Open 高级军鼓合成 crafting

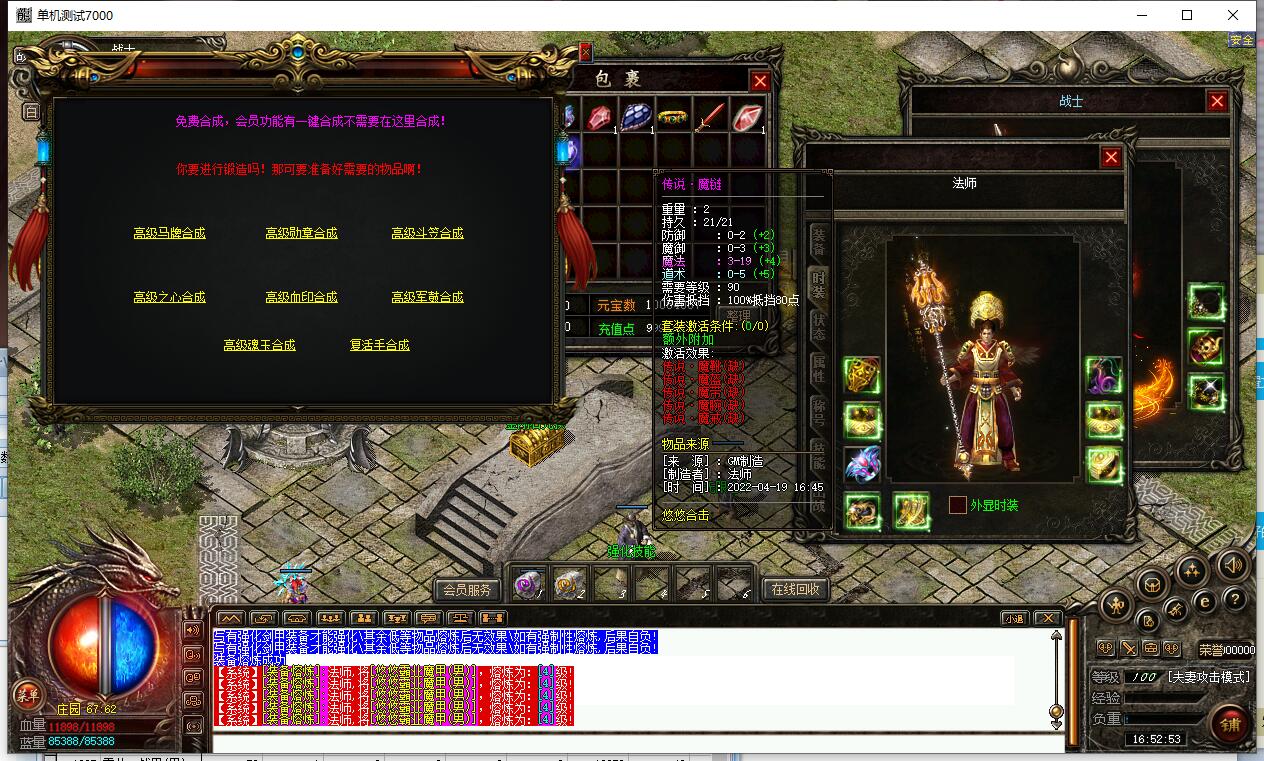(x=427, y=297)
